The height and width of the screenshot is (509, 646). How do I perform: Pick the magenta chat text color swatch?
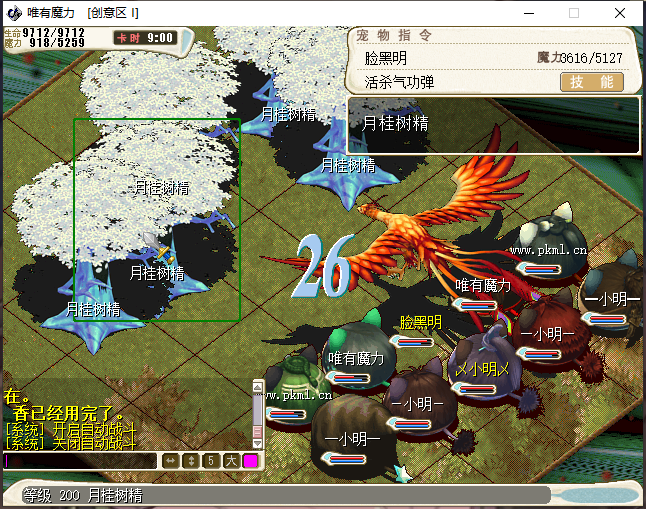point(250,461)
